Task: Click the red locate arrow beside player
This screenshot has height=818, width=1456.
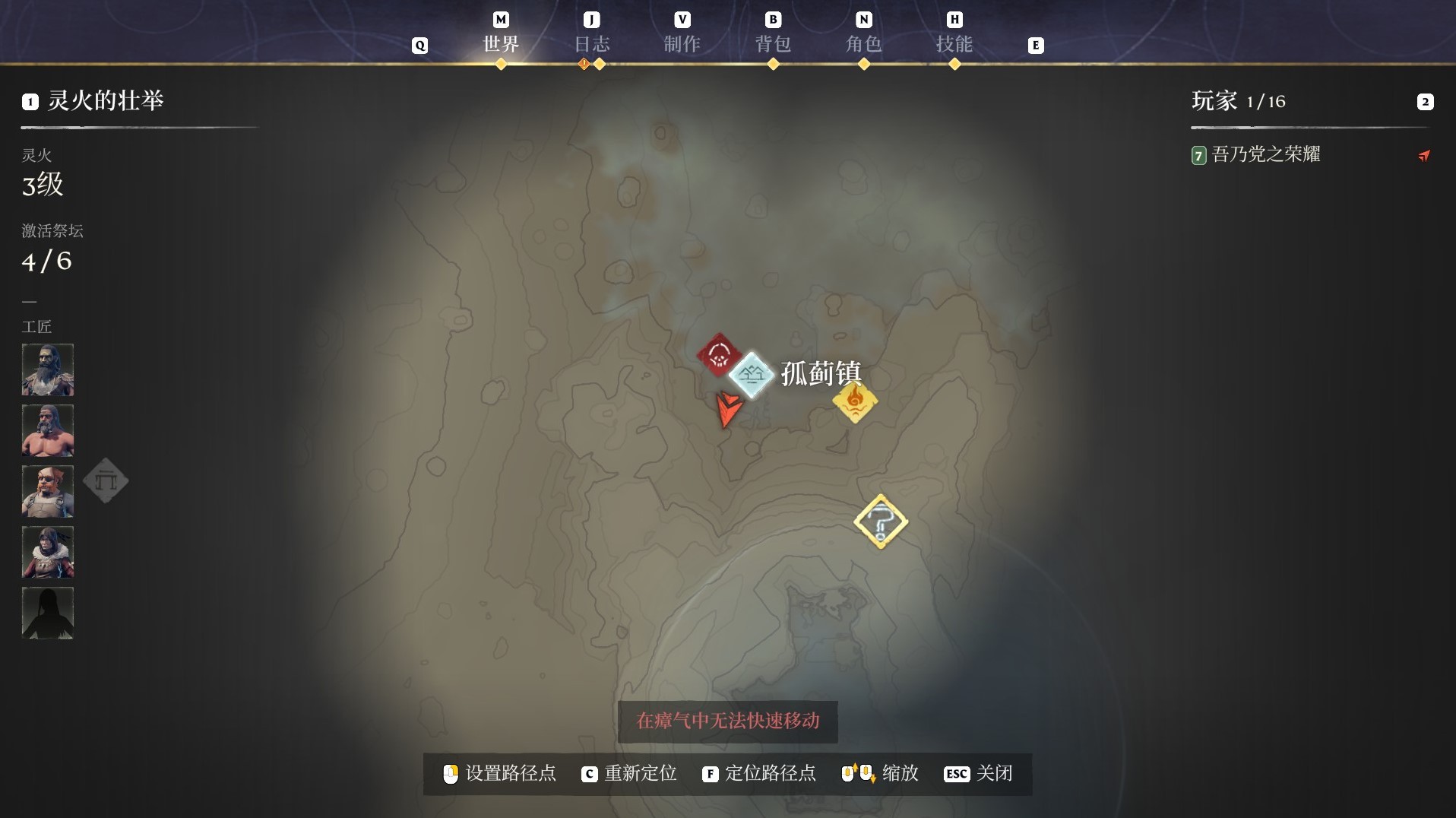Action: pyautogui.click(x=1424, y=156)
